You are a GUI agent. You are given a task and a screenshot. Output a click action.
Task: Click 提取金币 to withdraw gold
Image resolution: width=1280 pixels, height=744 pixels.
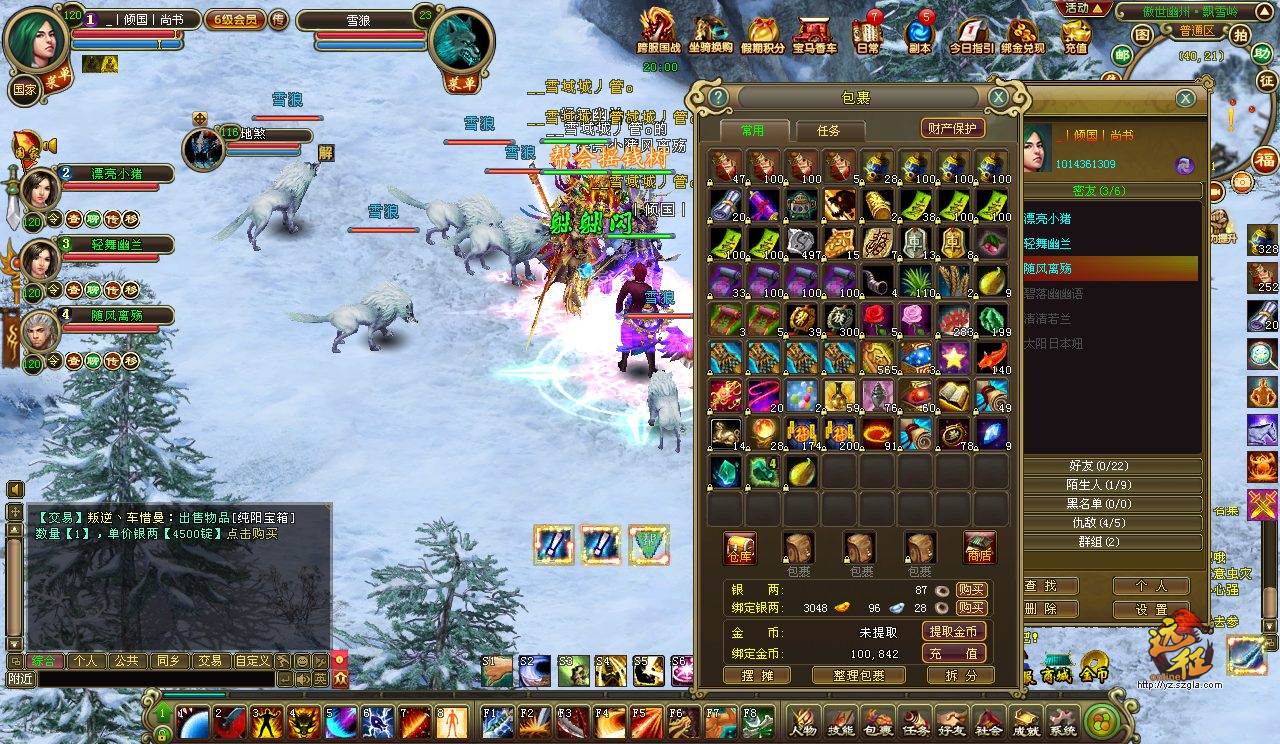(954, 632)
